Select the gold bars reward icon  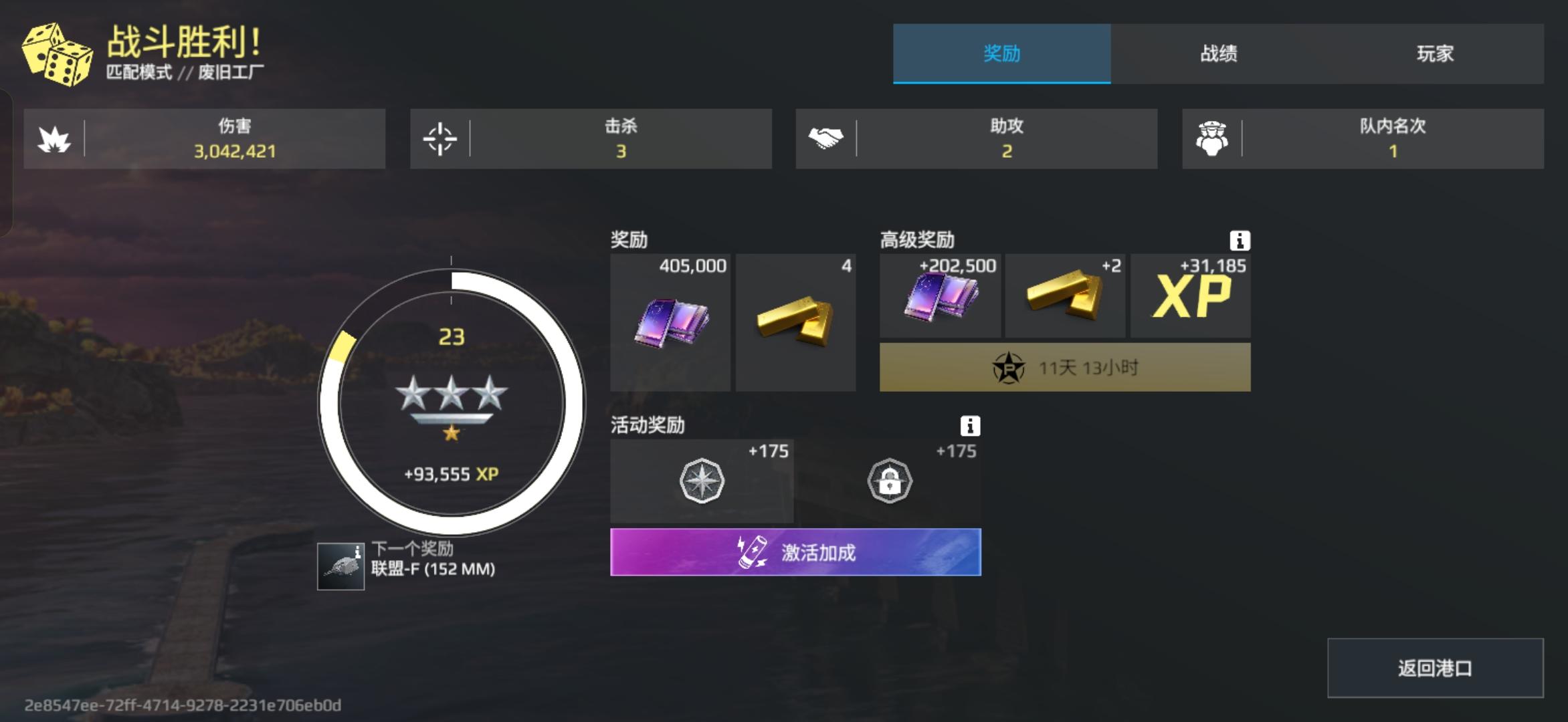click(x=796, y=321)
